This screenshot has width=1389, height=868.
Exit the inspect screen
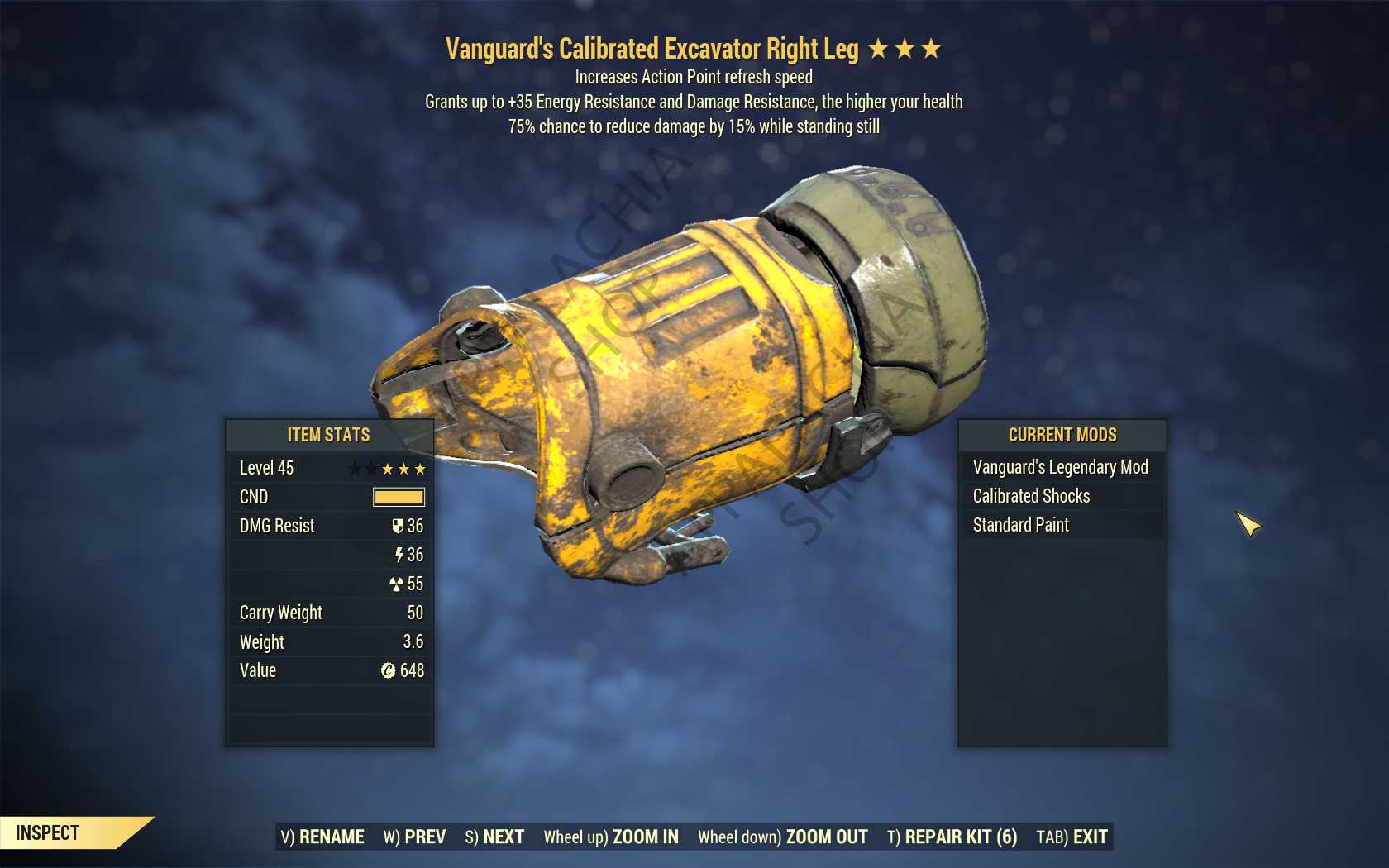click(1072, 837)
